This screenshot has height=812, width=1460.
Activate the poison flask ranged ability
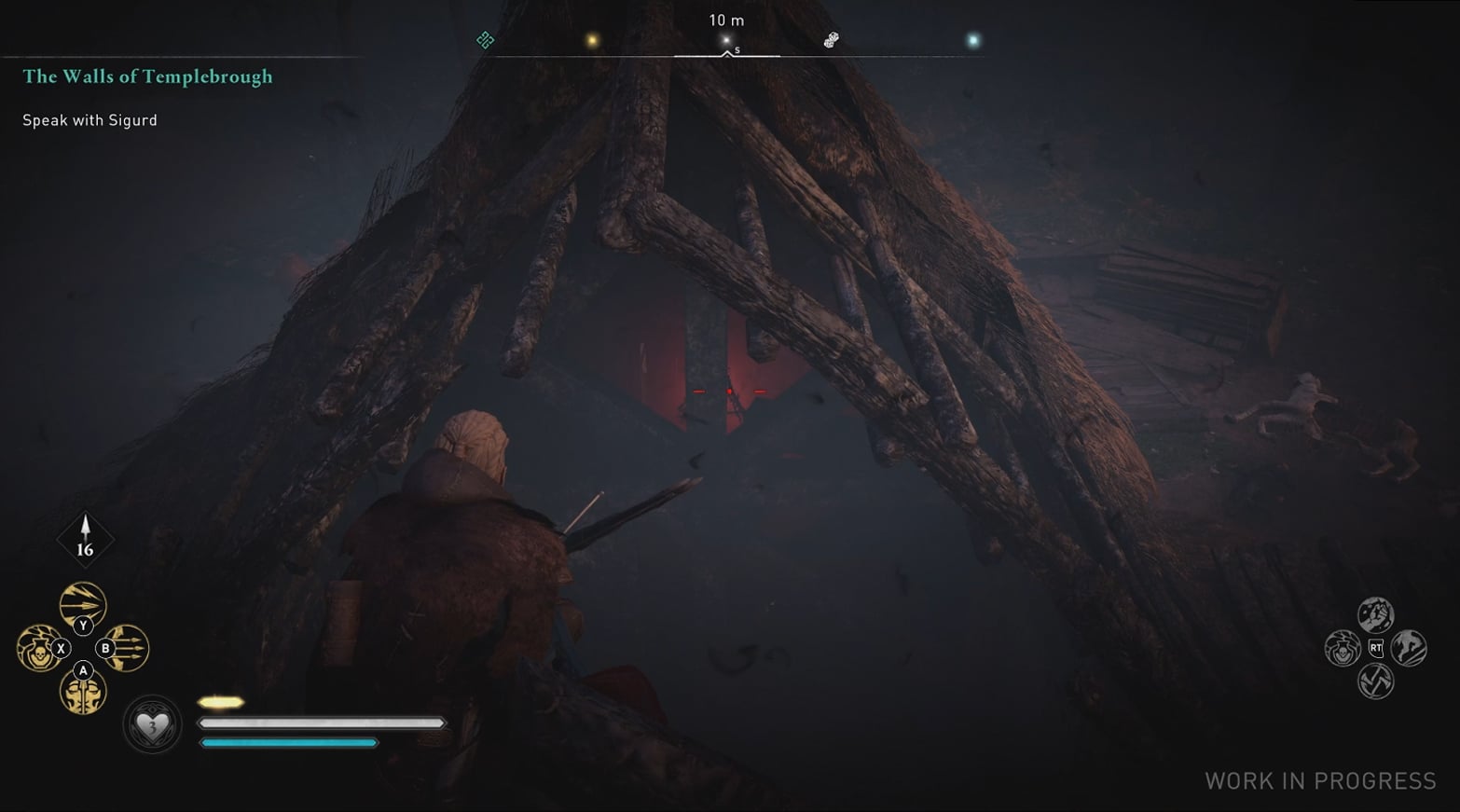pos(38,648)
